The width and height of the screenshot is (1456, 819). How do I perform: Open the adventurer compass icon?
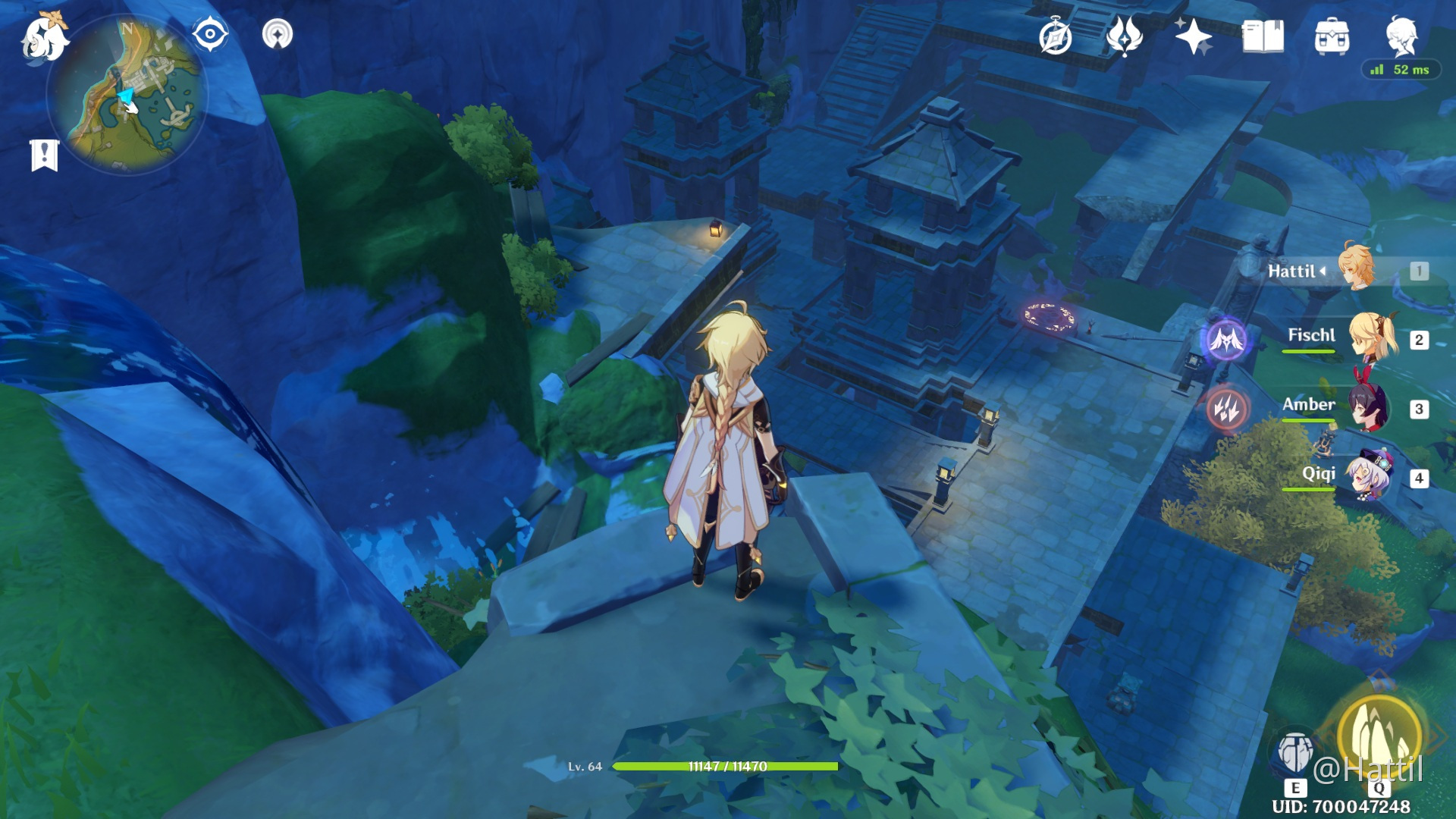tap(1056, 37)
